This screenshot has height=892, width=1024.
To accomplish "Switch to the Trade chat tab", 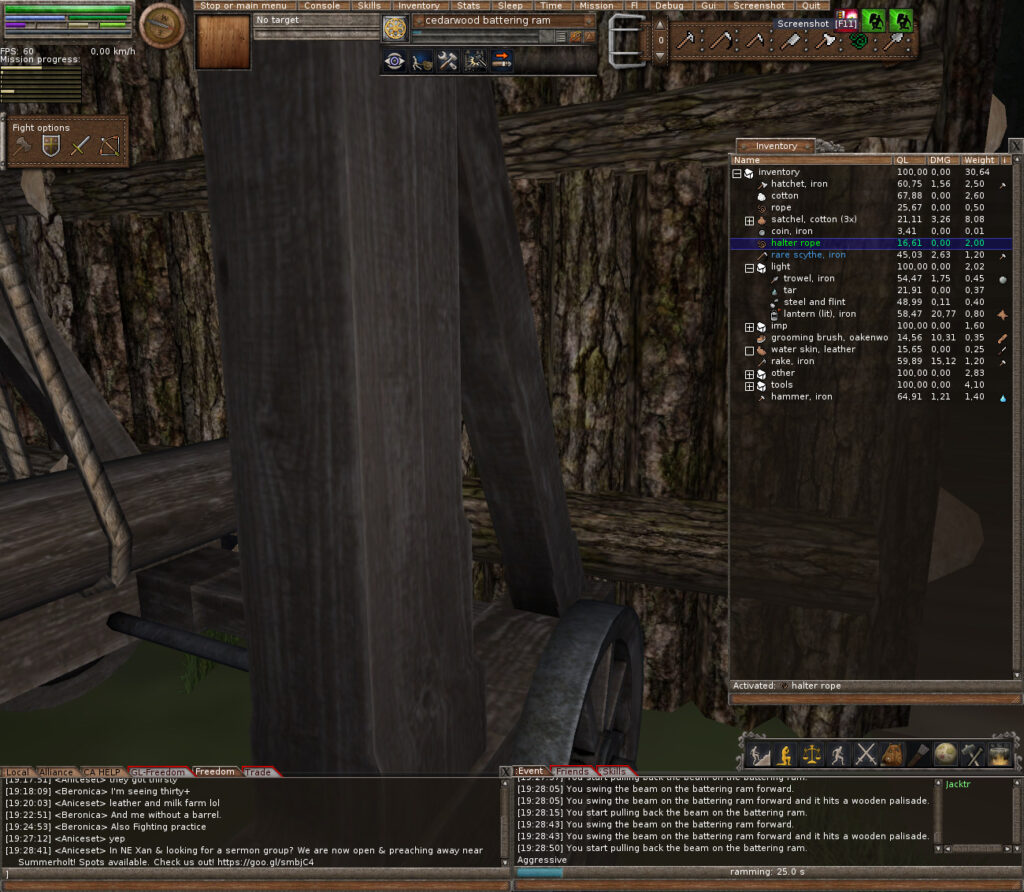I will [x=258, y=772].
